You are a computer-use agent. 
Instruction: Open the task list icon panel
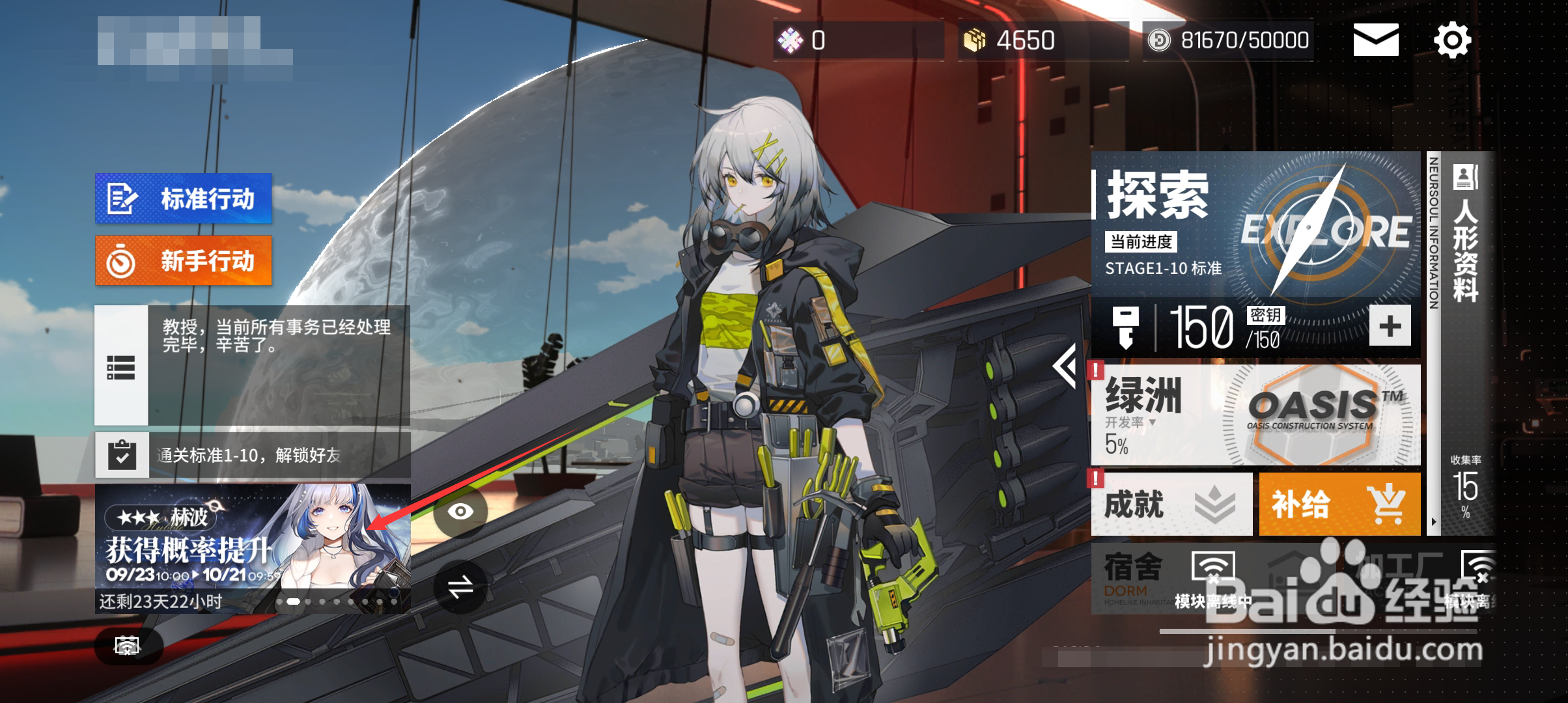pos(121,367)
